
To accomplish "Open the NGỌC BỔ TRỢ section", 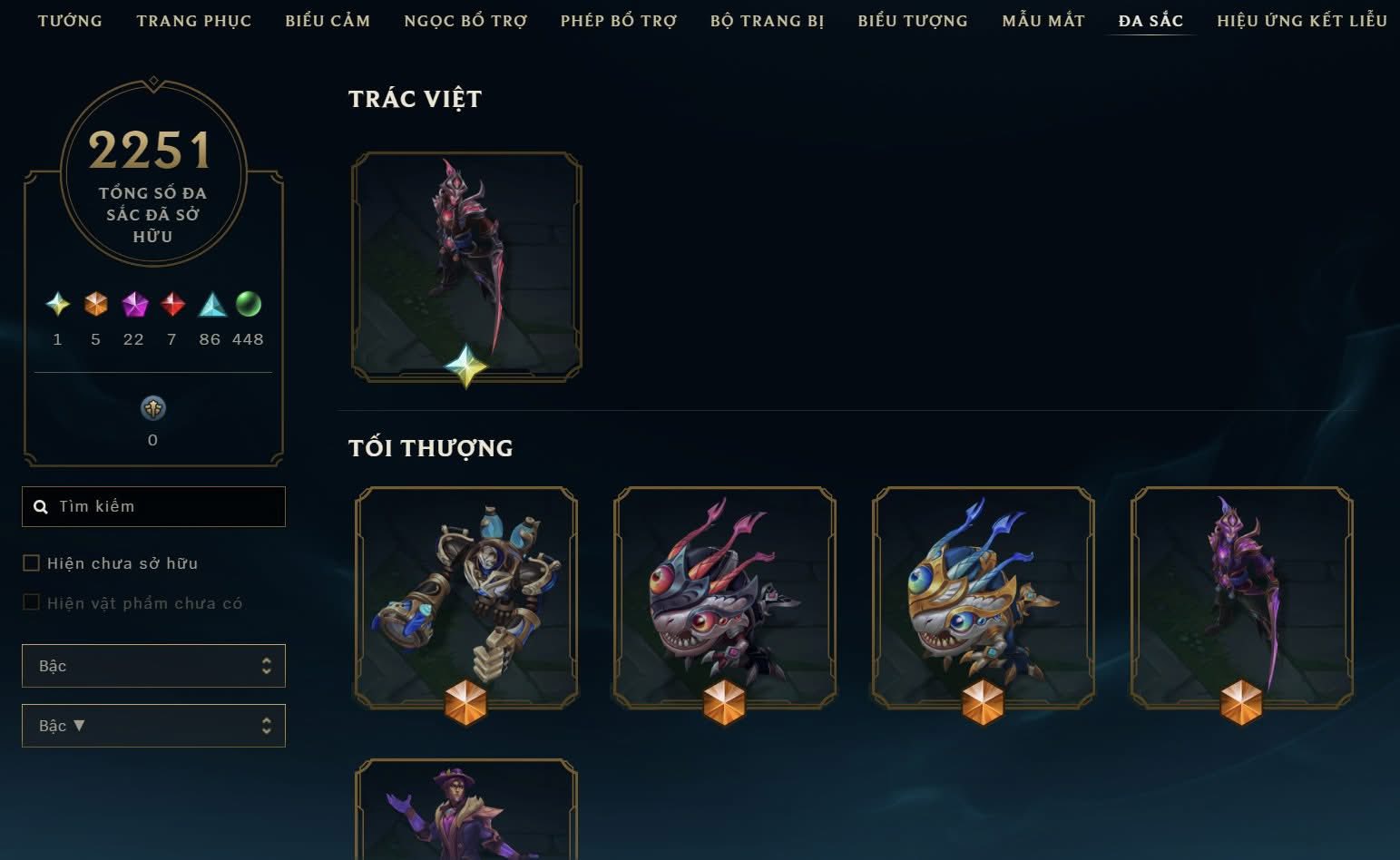I will coord(465,20).
